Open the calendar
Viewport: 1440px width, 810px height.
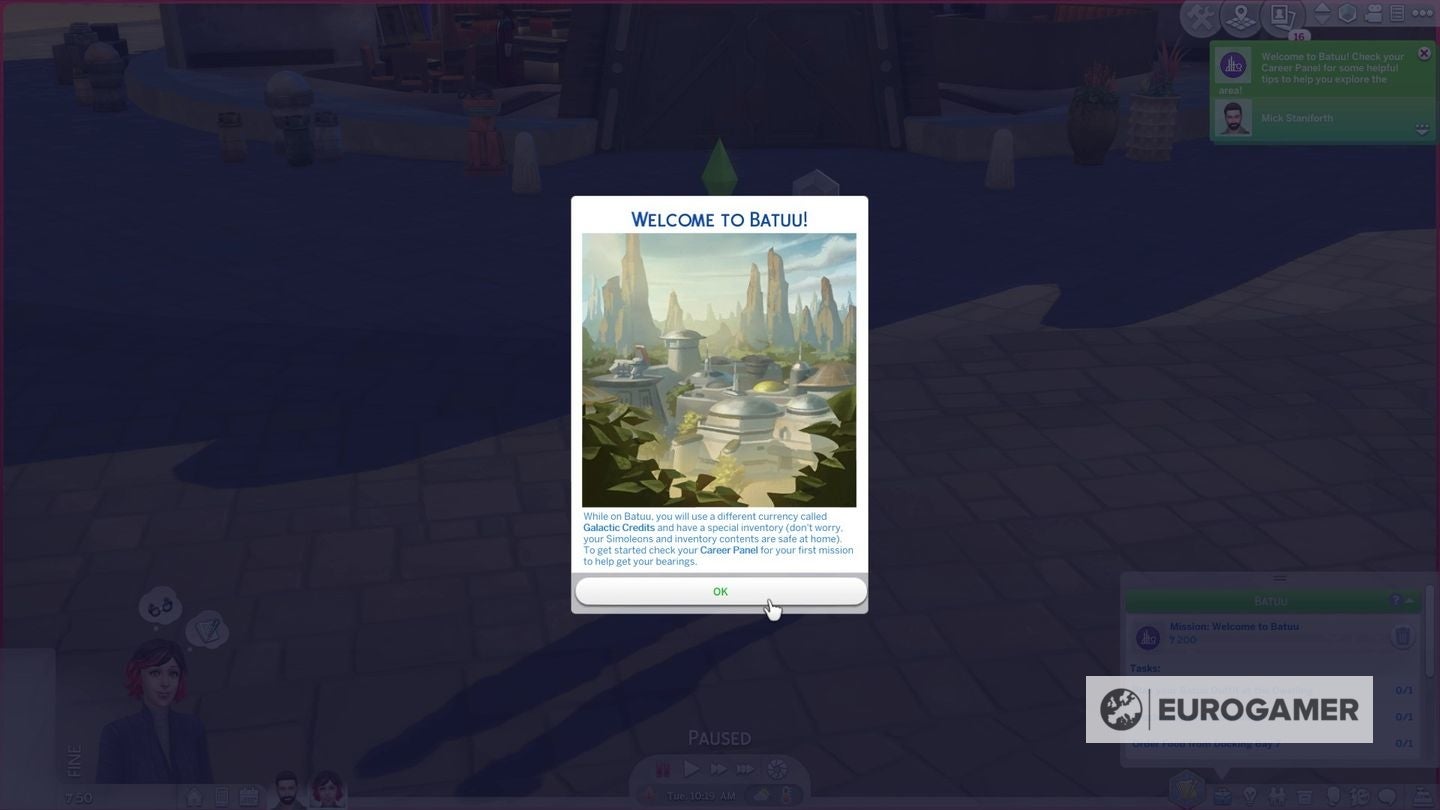[x=248, y=795]
